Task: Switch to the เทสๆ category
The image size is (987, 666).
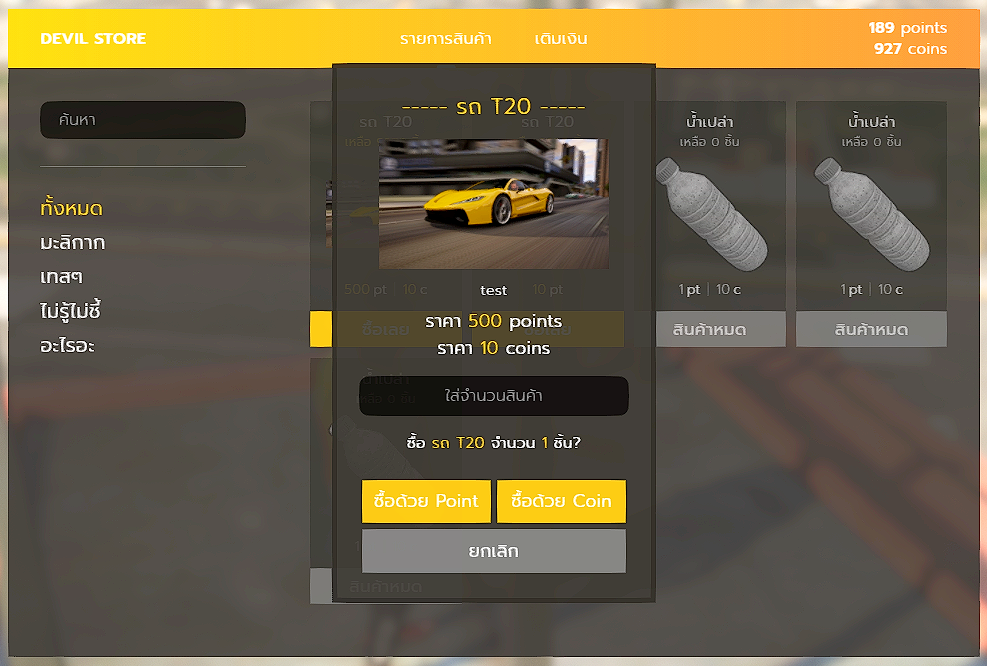Action: coord(62,277)
